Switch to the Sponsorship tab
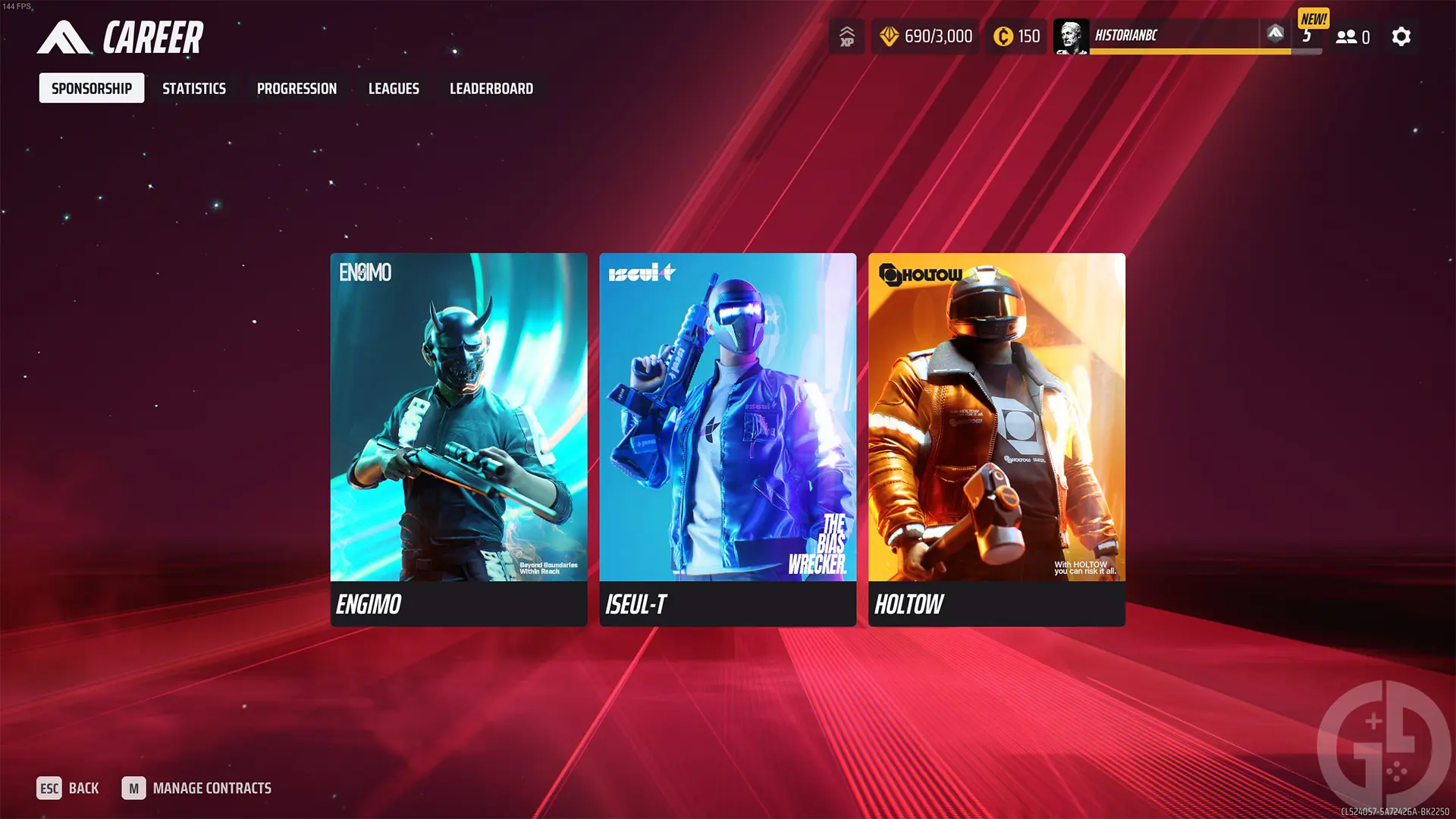 [x=92, y=89]
